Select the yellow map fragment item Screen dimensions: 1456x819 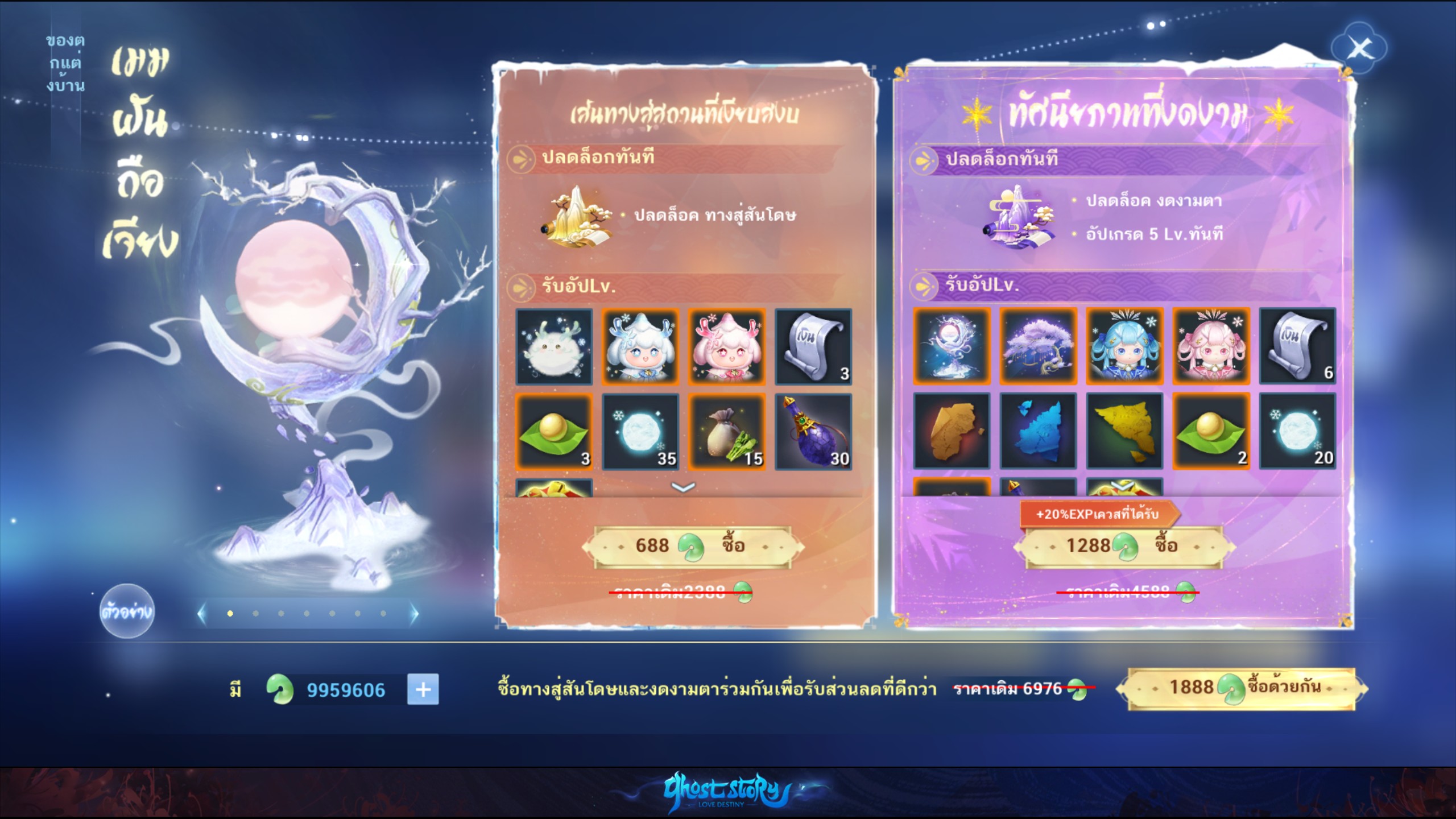coord(1125,432)
